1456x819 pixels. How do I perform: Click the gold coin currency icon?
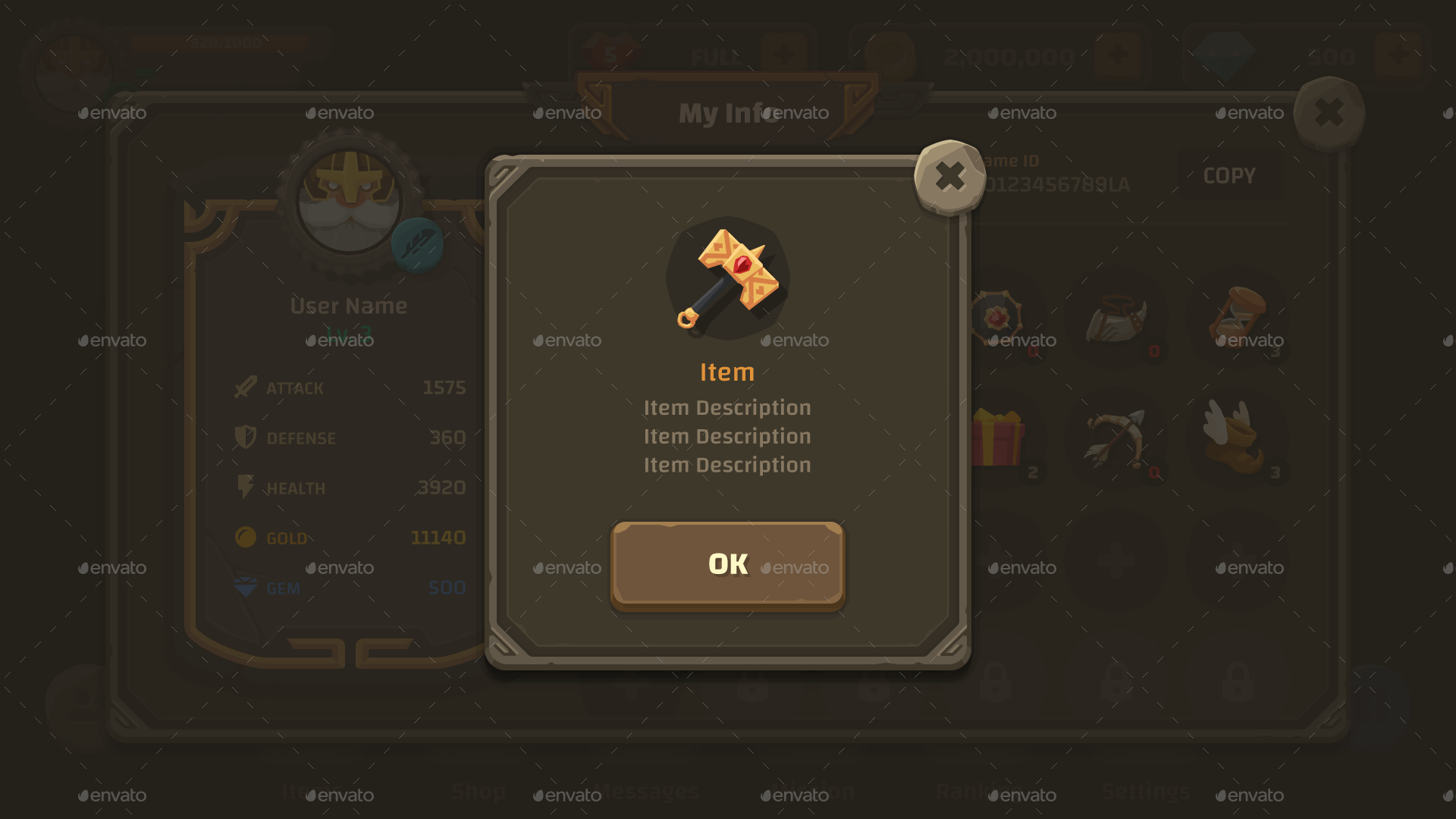[x=244, y=538]
